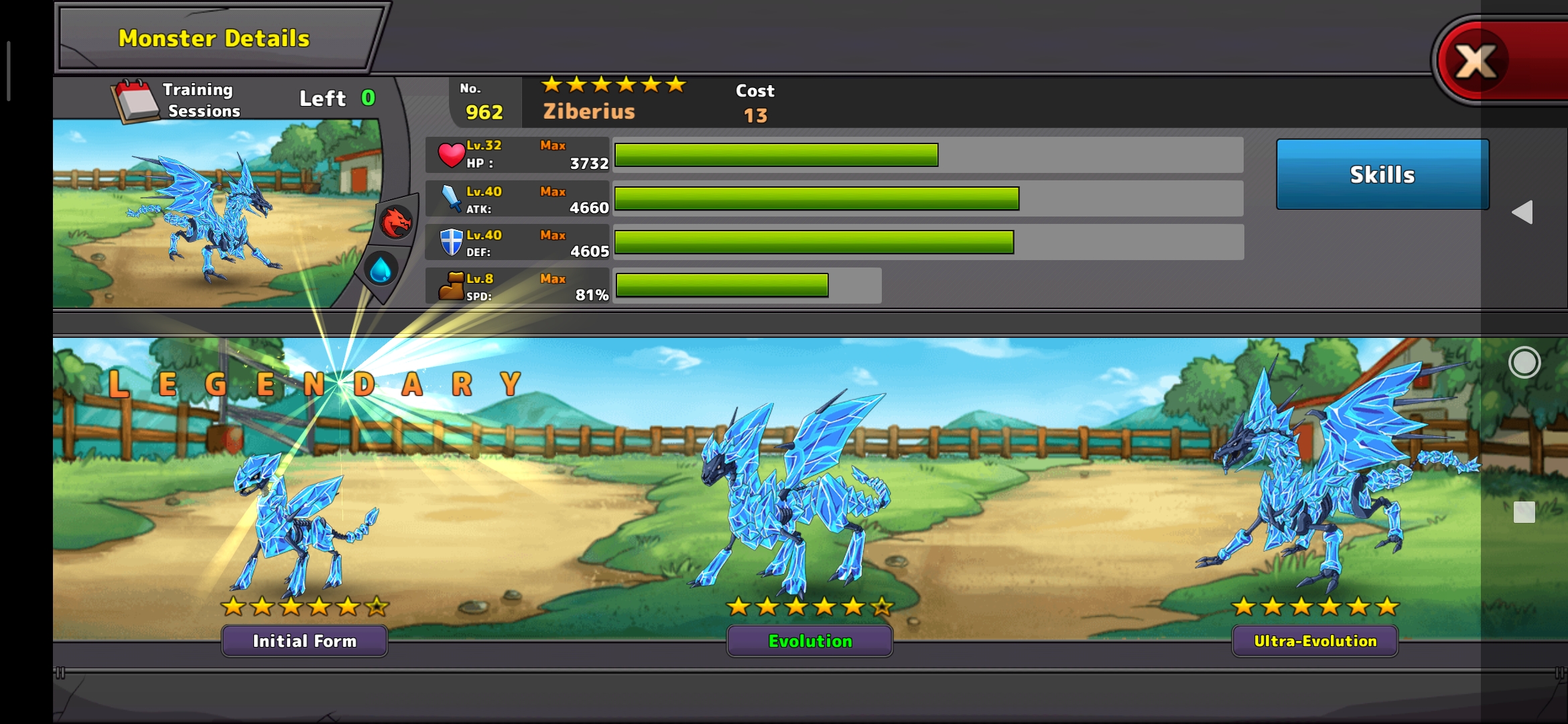
Task: Open the Skills panel
Action: point(1382,174)
